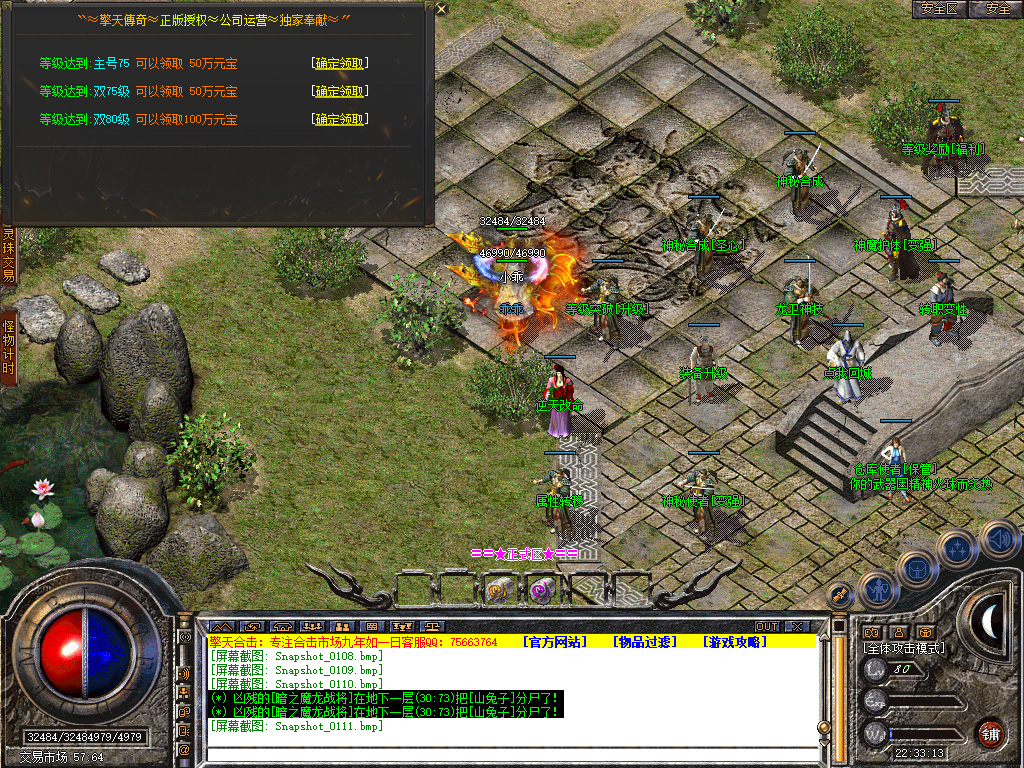Claim the 主号75 level reward via 确定领取
This screenshot has height=768, width=1024.
pyautogui.click(x=340, y=63)
